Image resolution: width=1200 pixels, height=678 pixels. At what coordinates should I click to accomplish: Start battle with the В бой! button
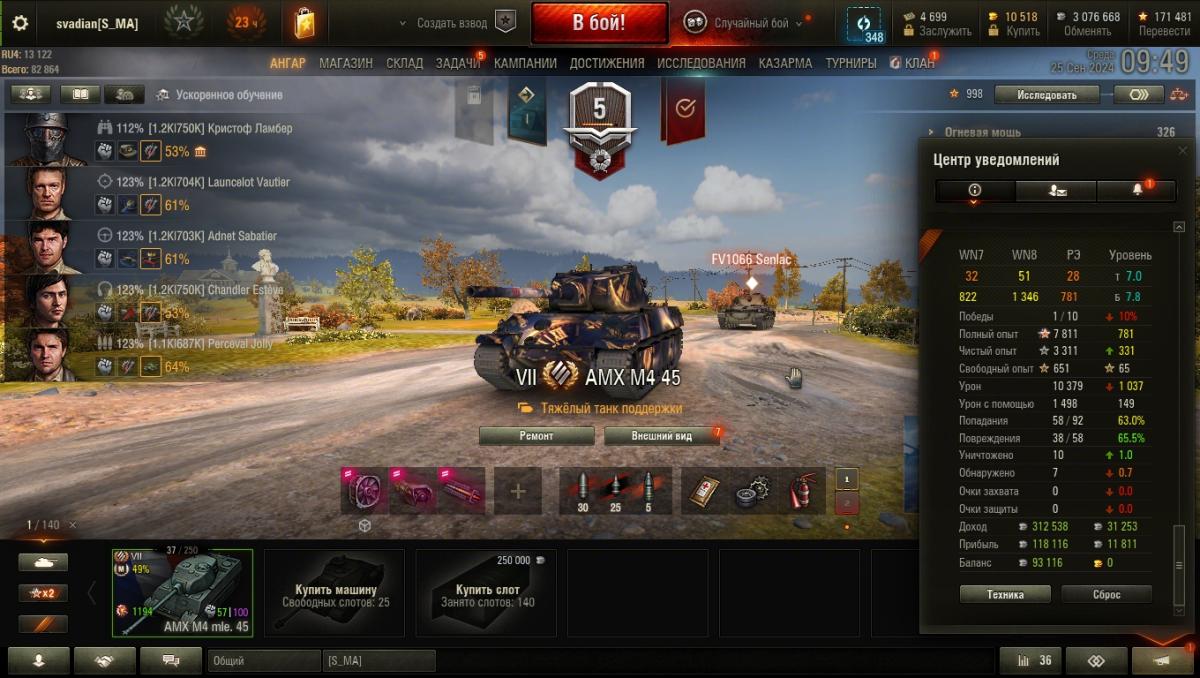coord(599,23)
